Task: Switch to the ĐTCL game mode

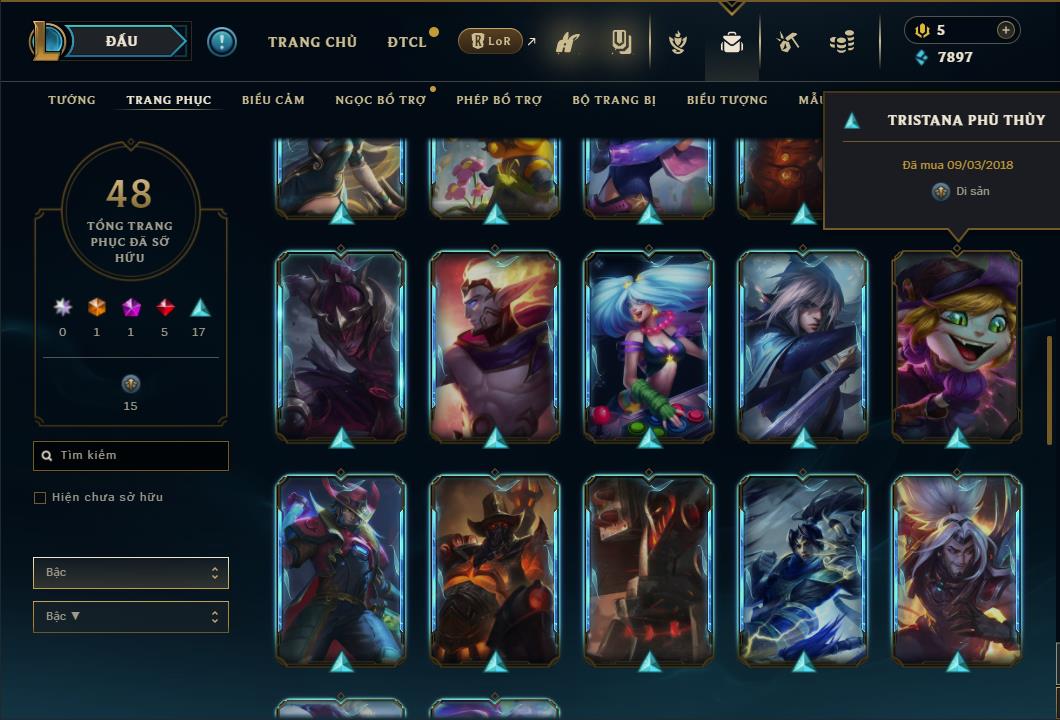Action: (x=406, y=42)
